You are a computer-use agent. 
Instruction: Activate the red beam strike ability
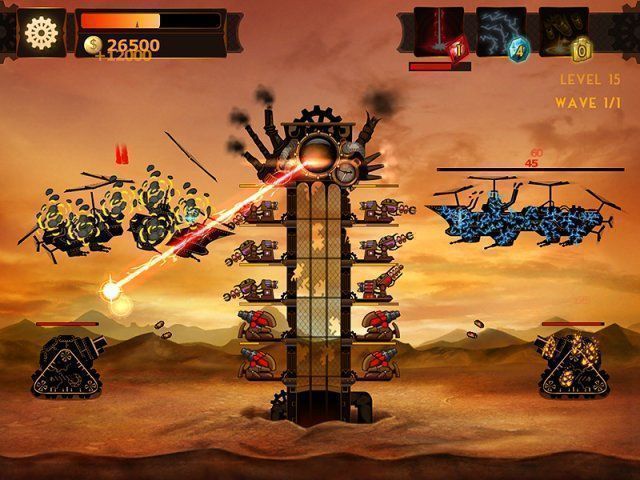pyautogui.click(x=438, y=31)
